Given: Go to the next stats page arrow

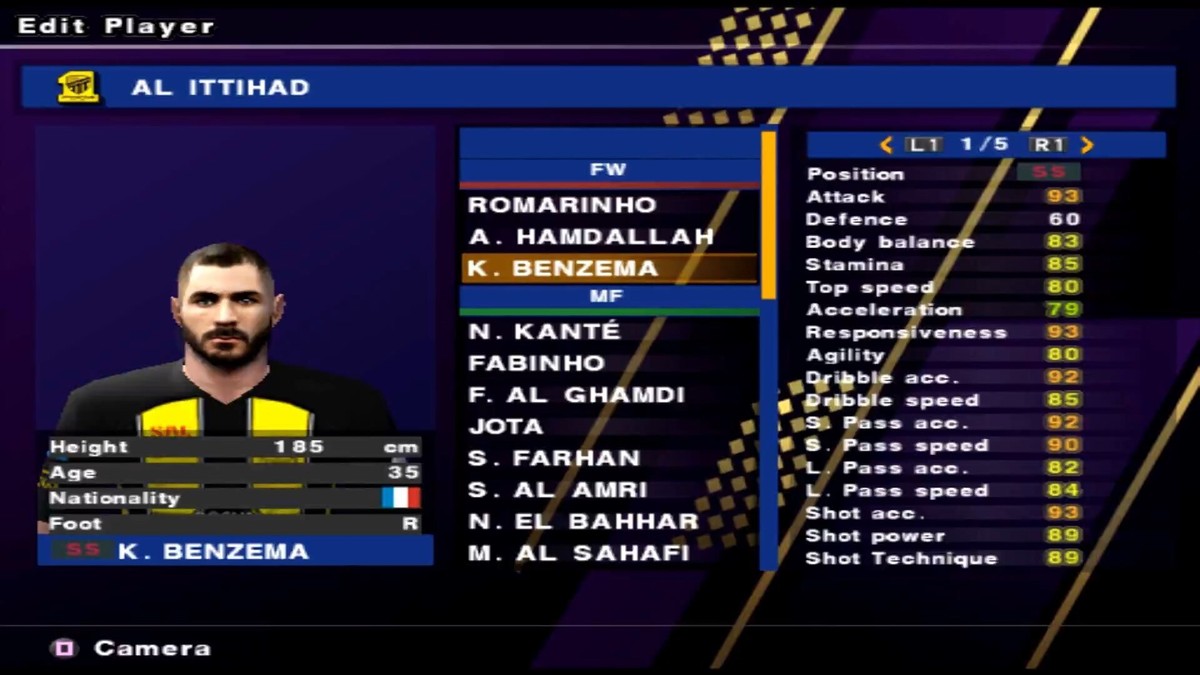Looking at the screenshot, I should pyautogui.click(x=1087, y=145).
